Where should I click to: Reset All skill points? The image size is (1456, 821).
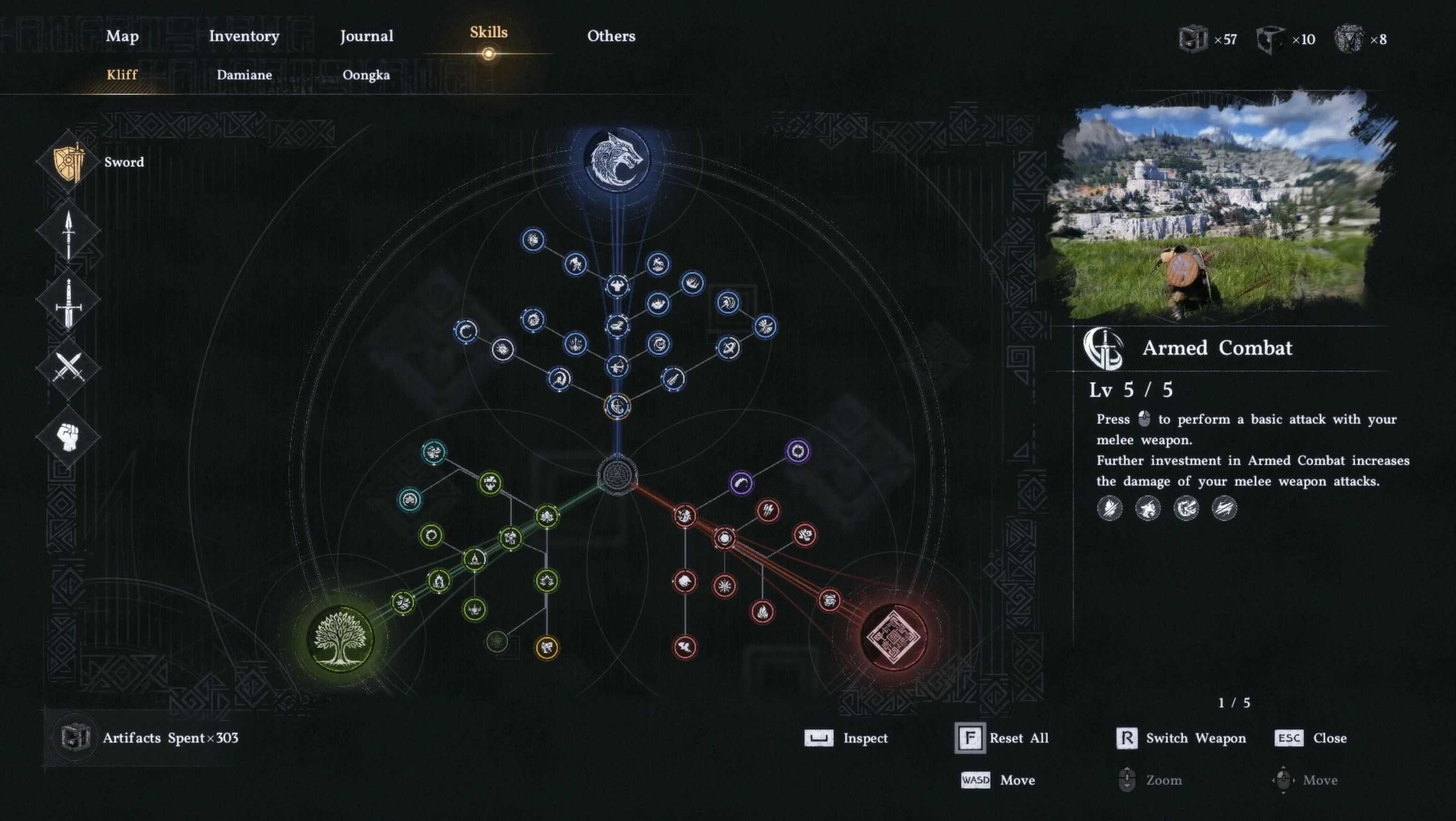pyautogui.click(x=1001, y=738)
